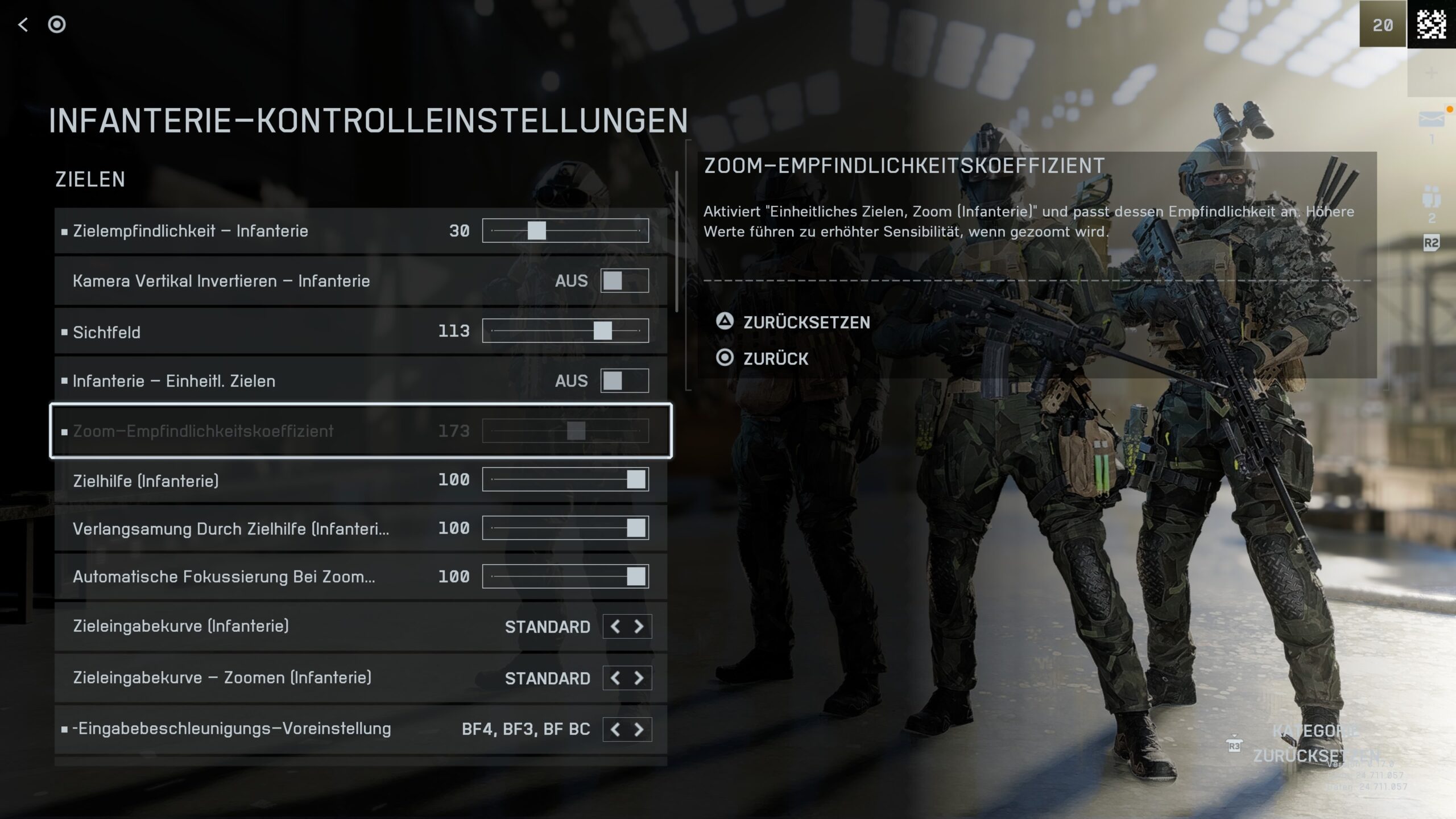Go back with the top-left arrow
This screenshot has width=1456, height=819.
(x=23, y=24)
